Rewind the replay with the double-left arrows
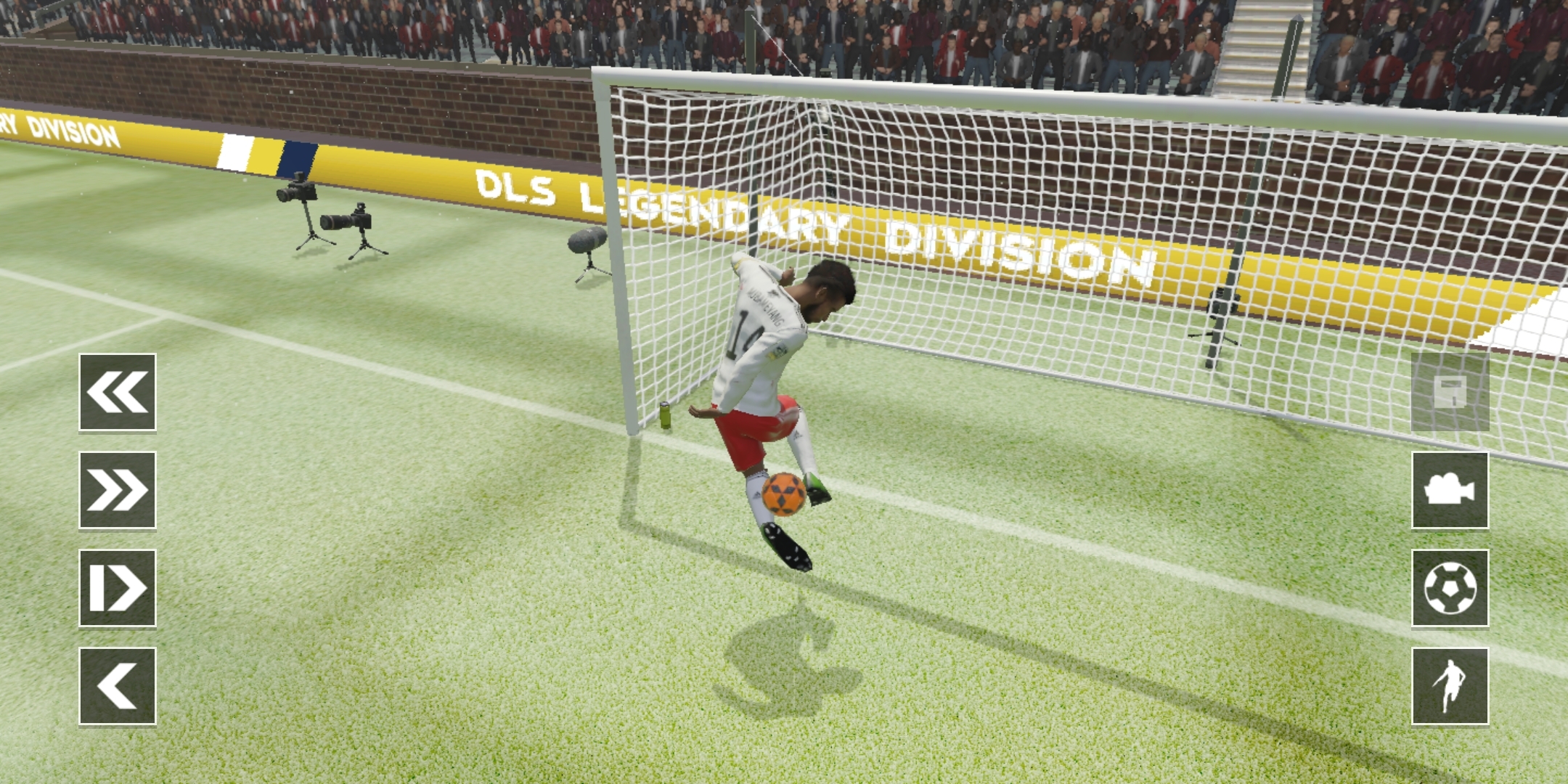 click(x=118, y=392)
